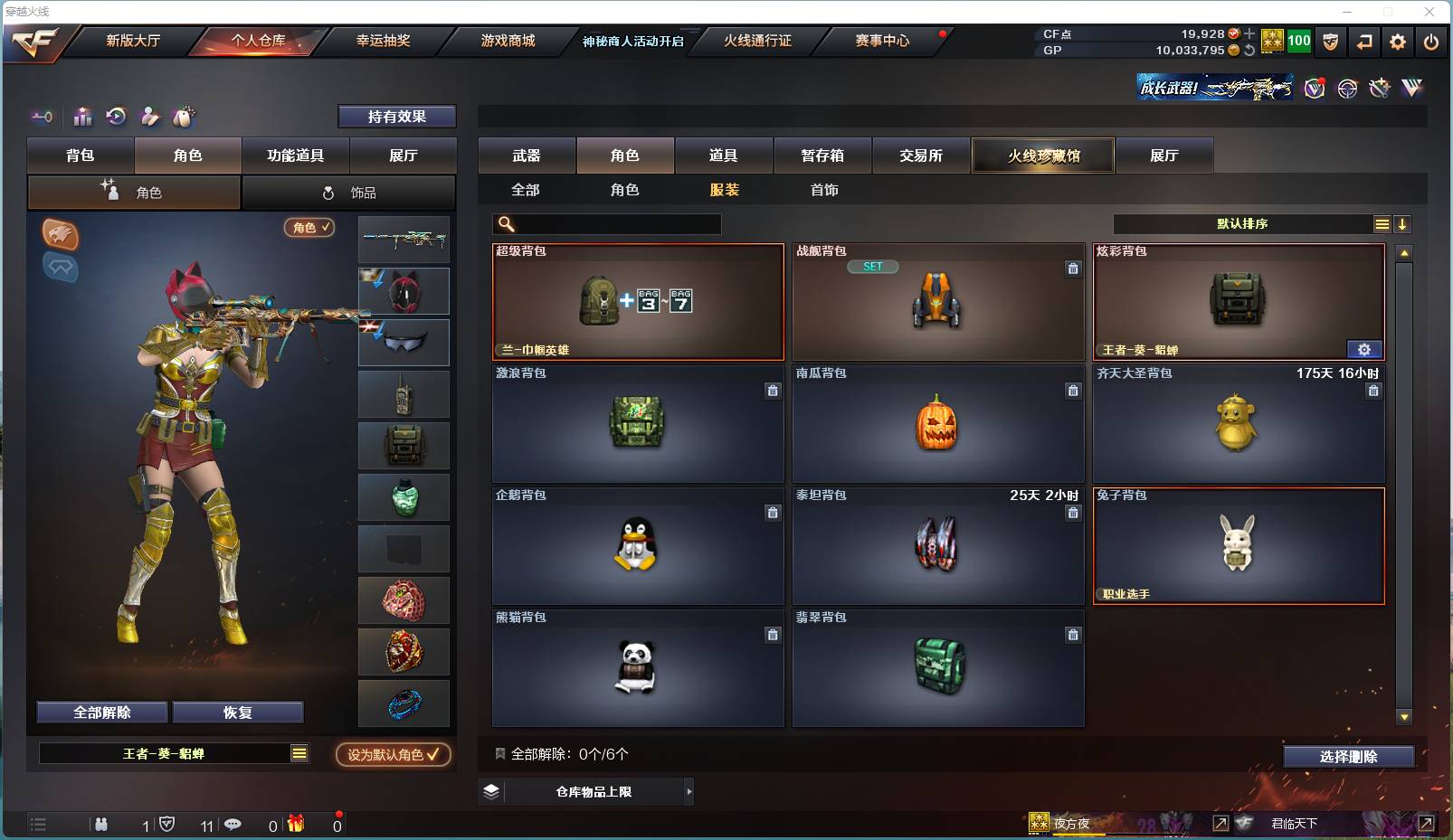Toggle the SET indicator on 战舰背包
This screenshot has height=840, width=1453.
872,266
